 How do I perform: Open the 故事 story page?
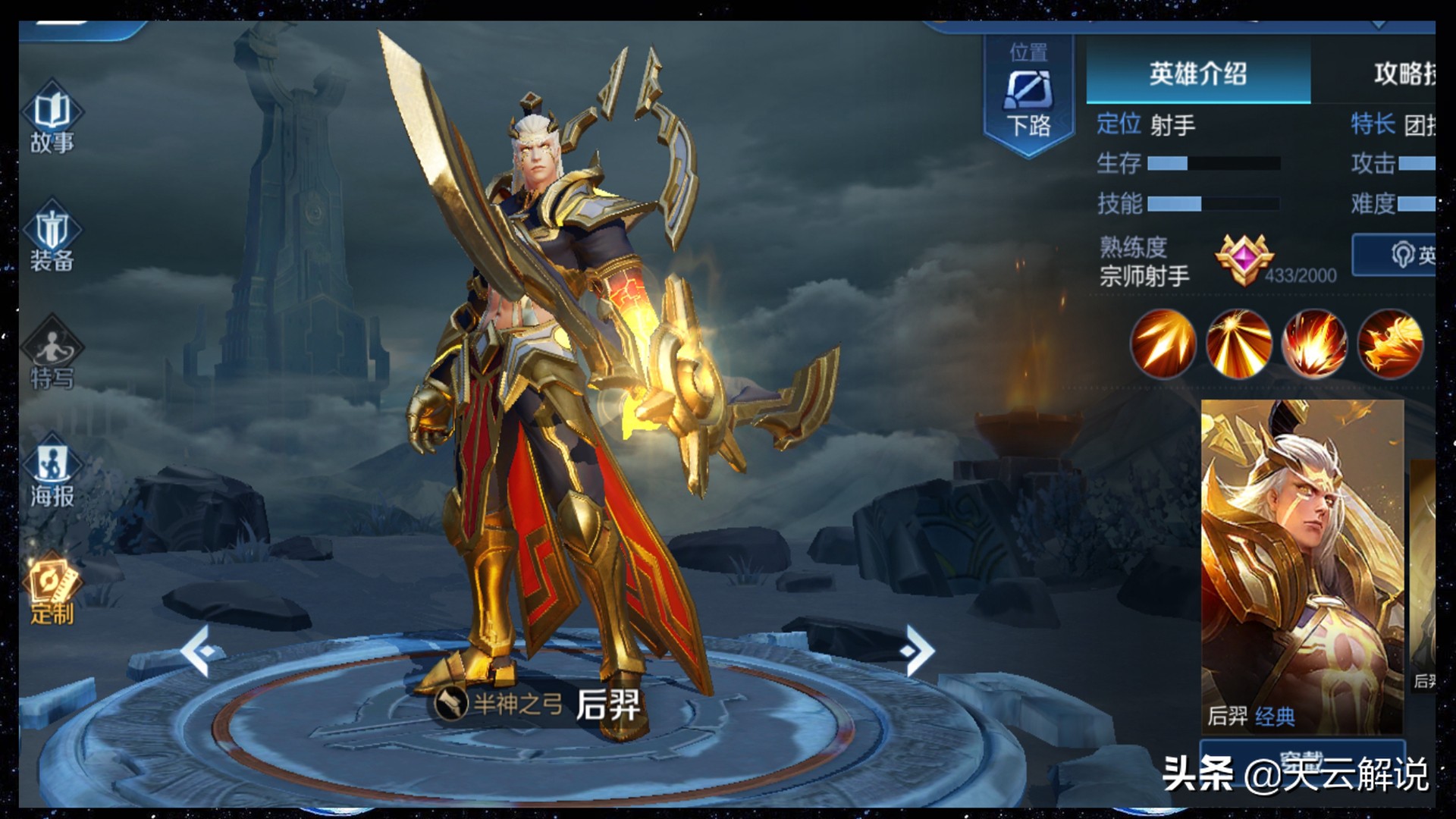click(x=52, y=120)
